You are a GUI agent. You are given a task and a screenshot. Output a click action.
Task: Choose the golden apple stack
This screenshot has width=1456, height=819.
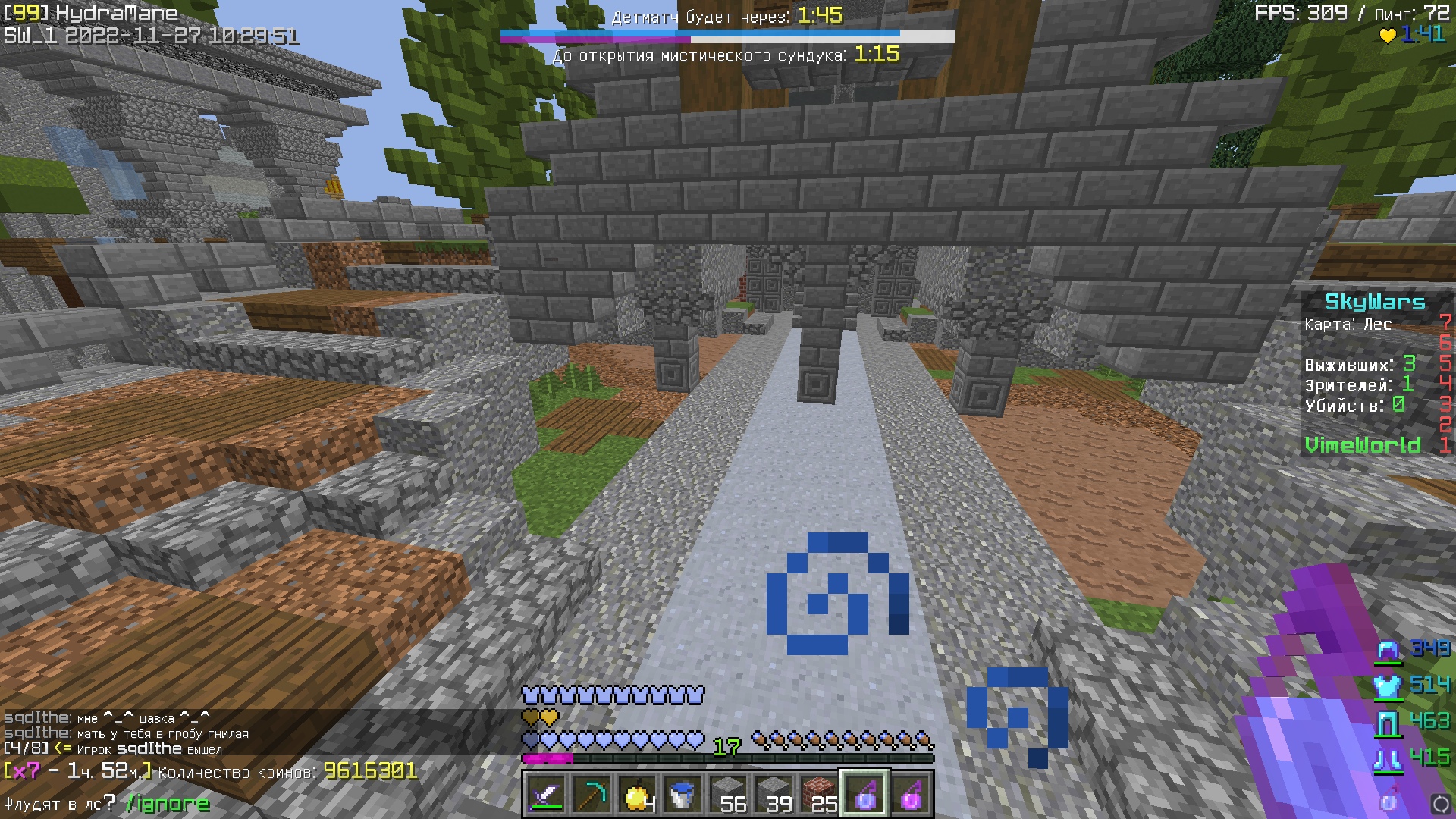pos(637,794)
